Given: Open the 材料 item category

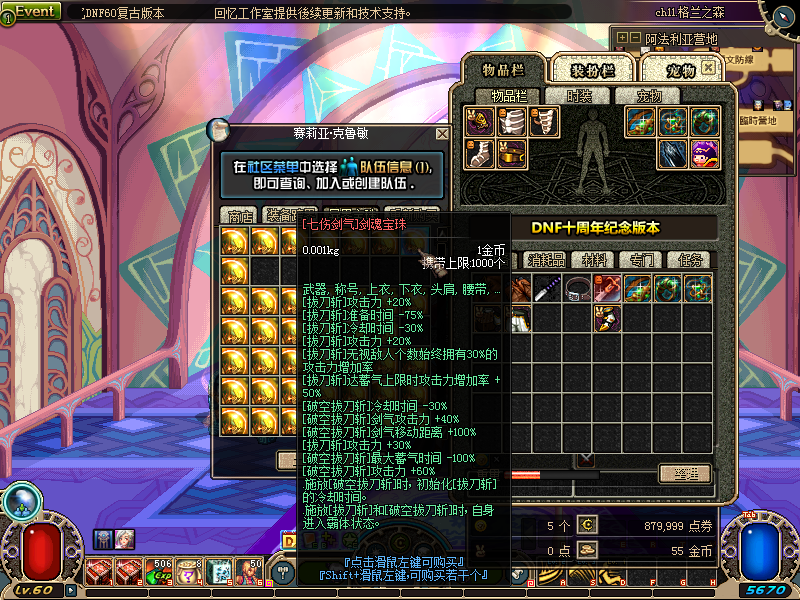Looking at the screenshot, I should point(599,260).
